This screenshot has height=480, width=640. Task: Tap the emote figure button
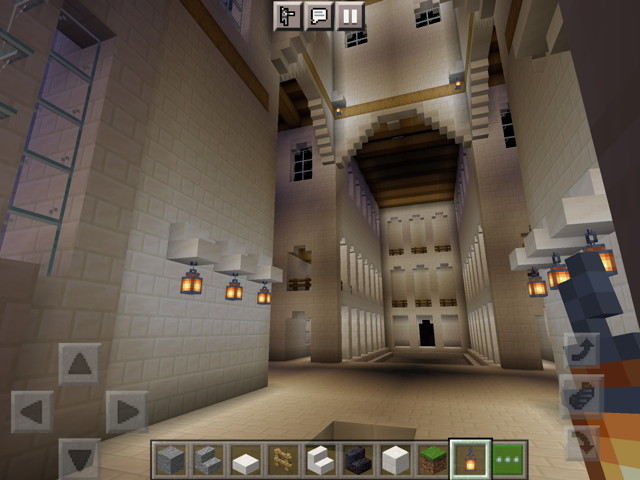(x=289, y=16)
